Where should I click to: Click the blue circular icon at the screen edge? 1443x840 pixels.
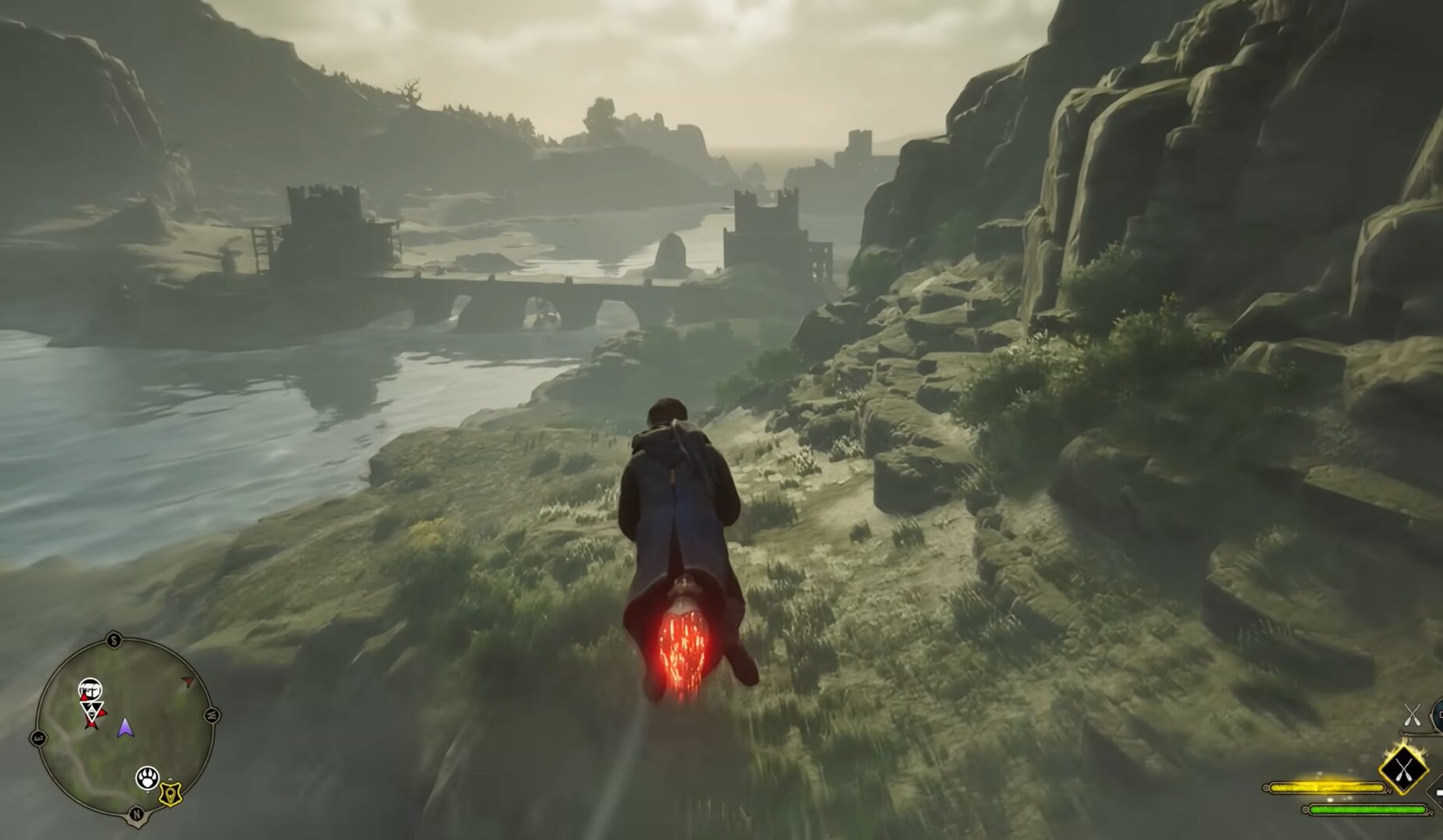(x=1438, y=715)
